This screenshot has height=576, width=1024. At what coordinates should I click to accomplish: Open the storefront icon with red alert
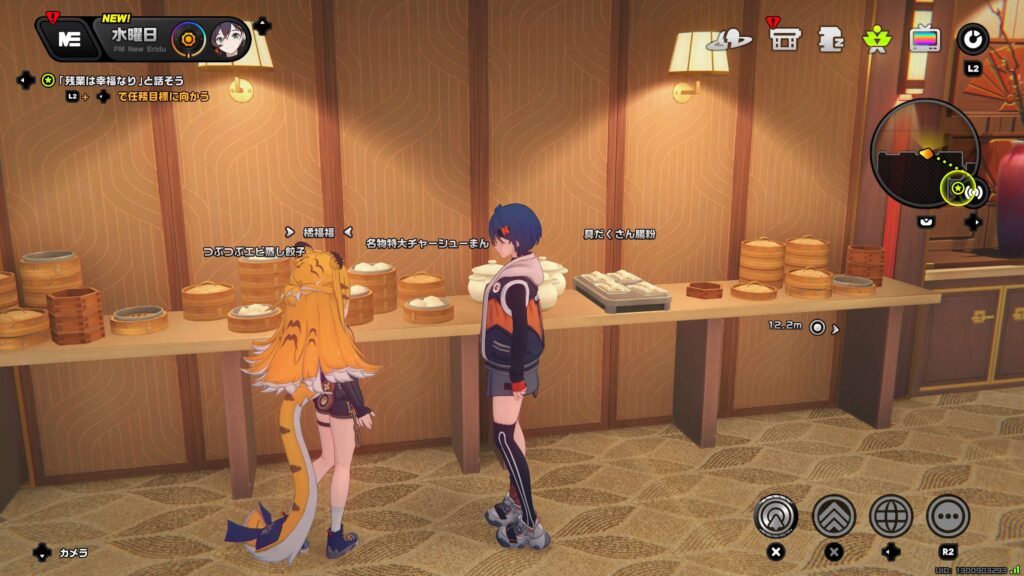(785, 39)
